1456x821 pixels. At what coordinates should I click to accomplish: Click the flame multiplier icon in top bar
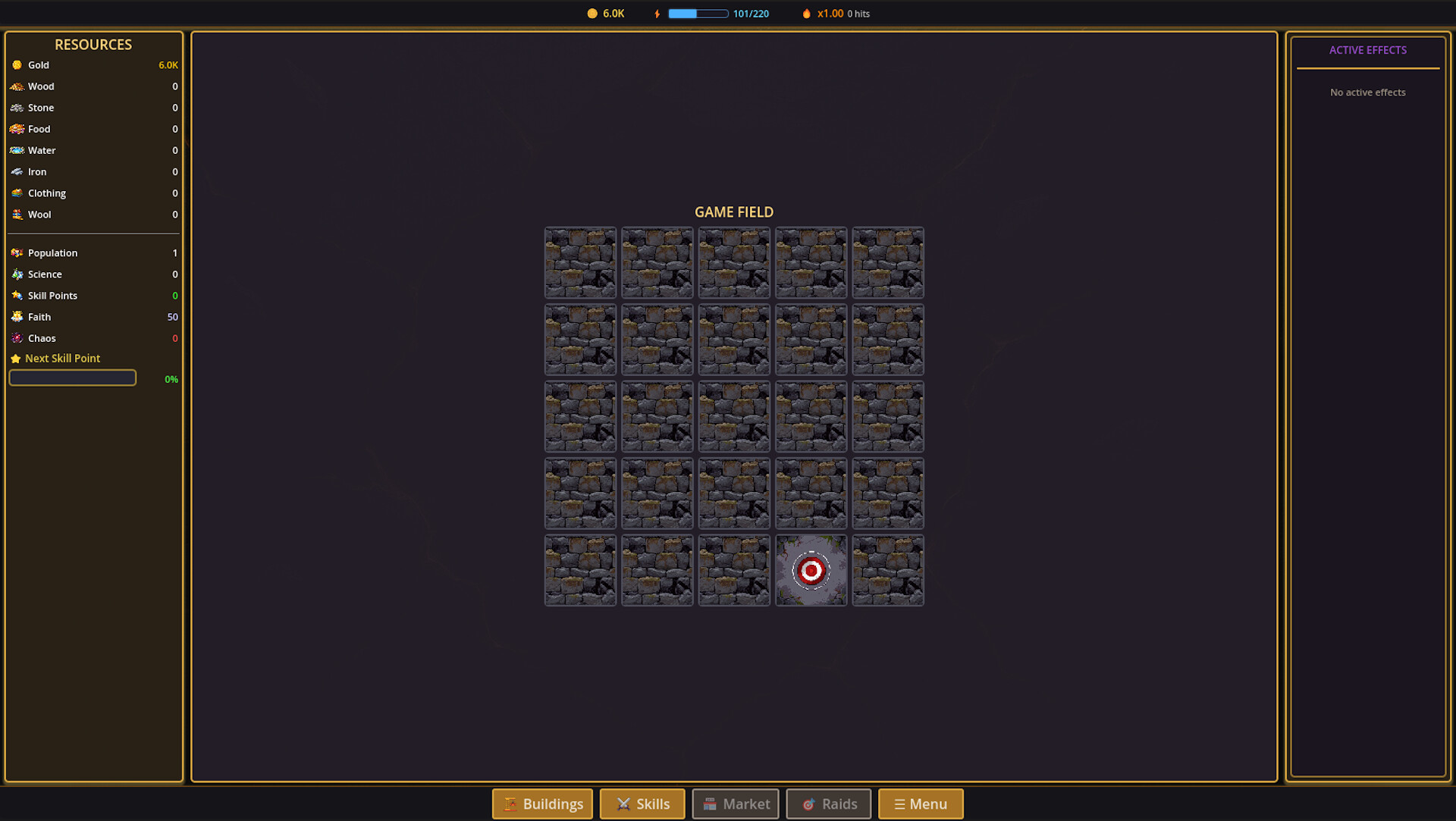tap(805, 13)
